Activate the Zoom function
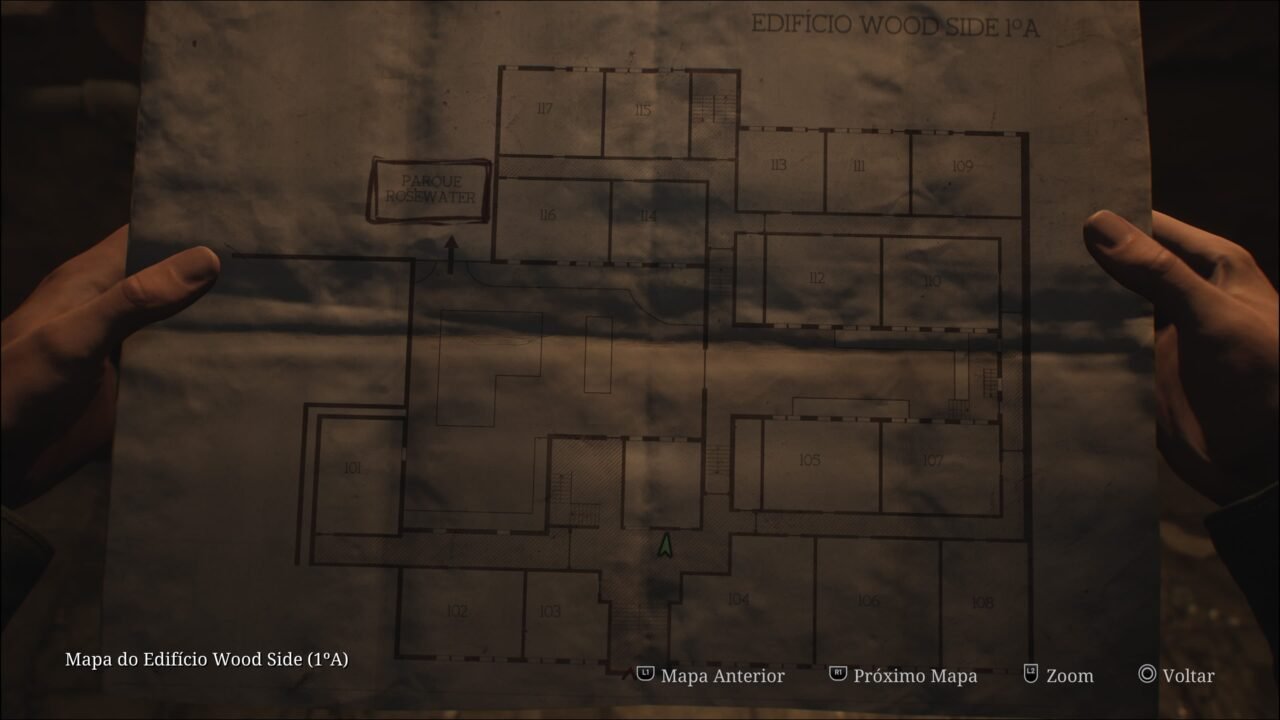 [1069, 675]
